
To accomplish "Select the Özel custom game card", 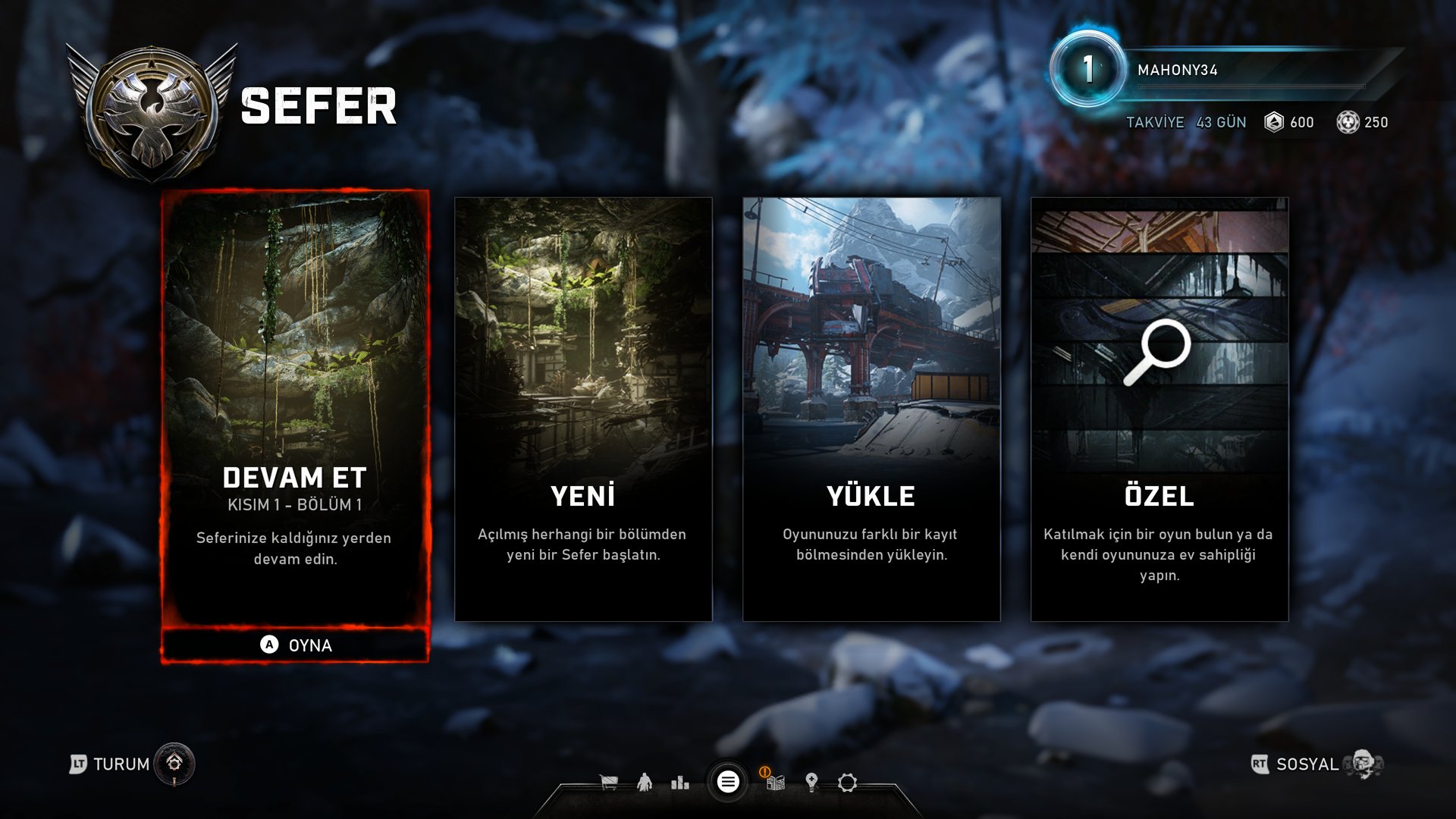I will coord(1159,409).
